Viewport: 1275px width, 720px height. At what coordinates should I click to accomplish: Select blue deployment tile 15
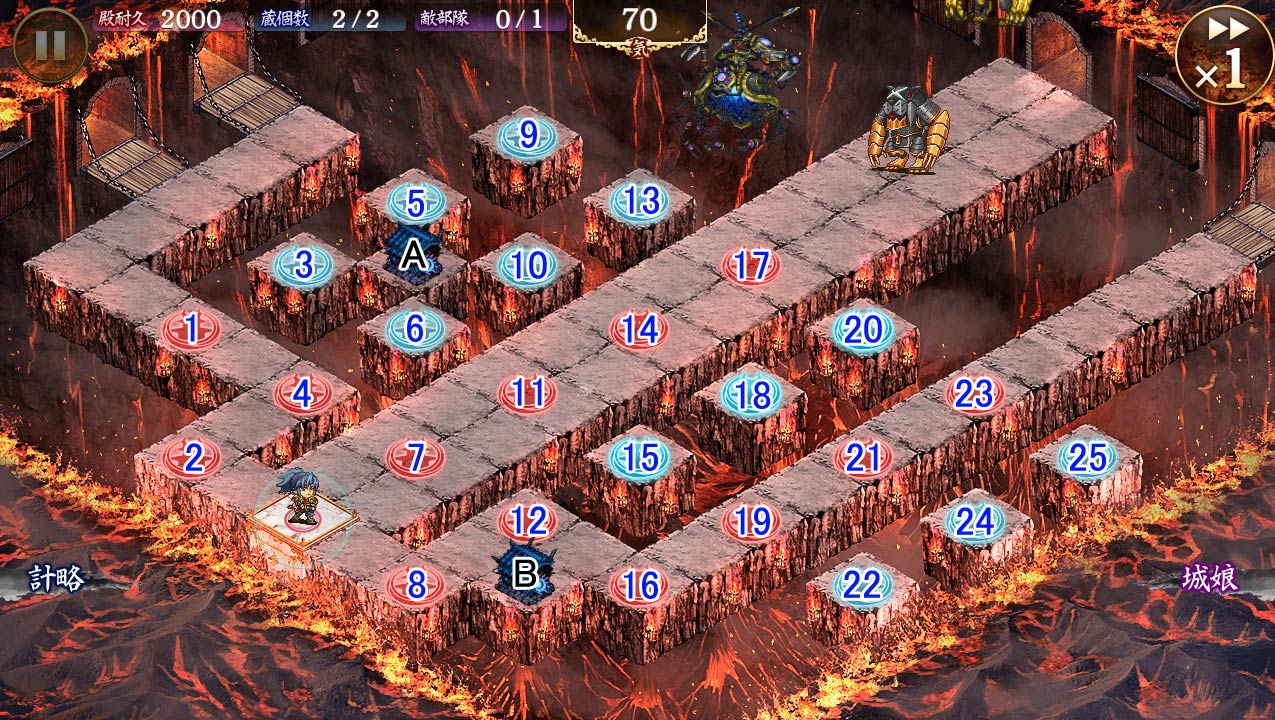point(640,457)
